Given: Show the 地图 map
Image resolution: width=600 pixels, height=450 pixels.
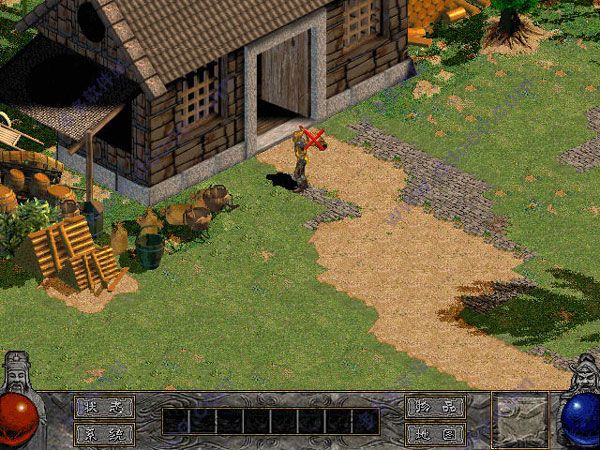Looking at the screenshot, I should click(x=435, y=434).
